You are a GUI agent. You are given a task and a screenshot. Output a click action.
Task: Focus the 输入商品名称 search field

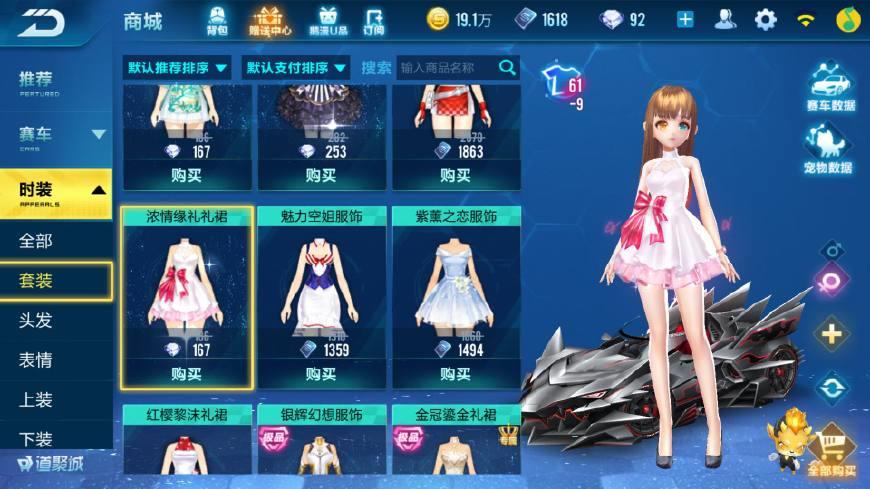pos(447,68)
